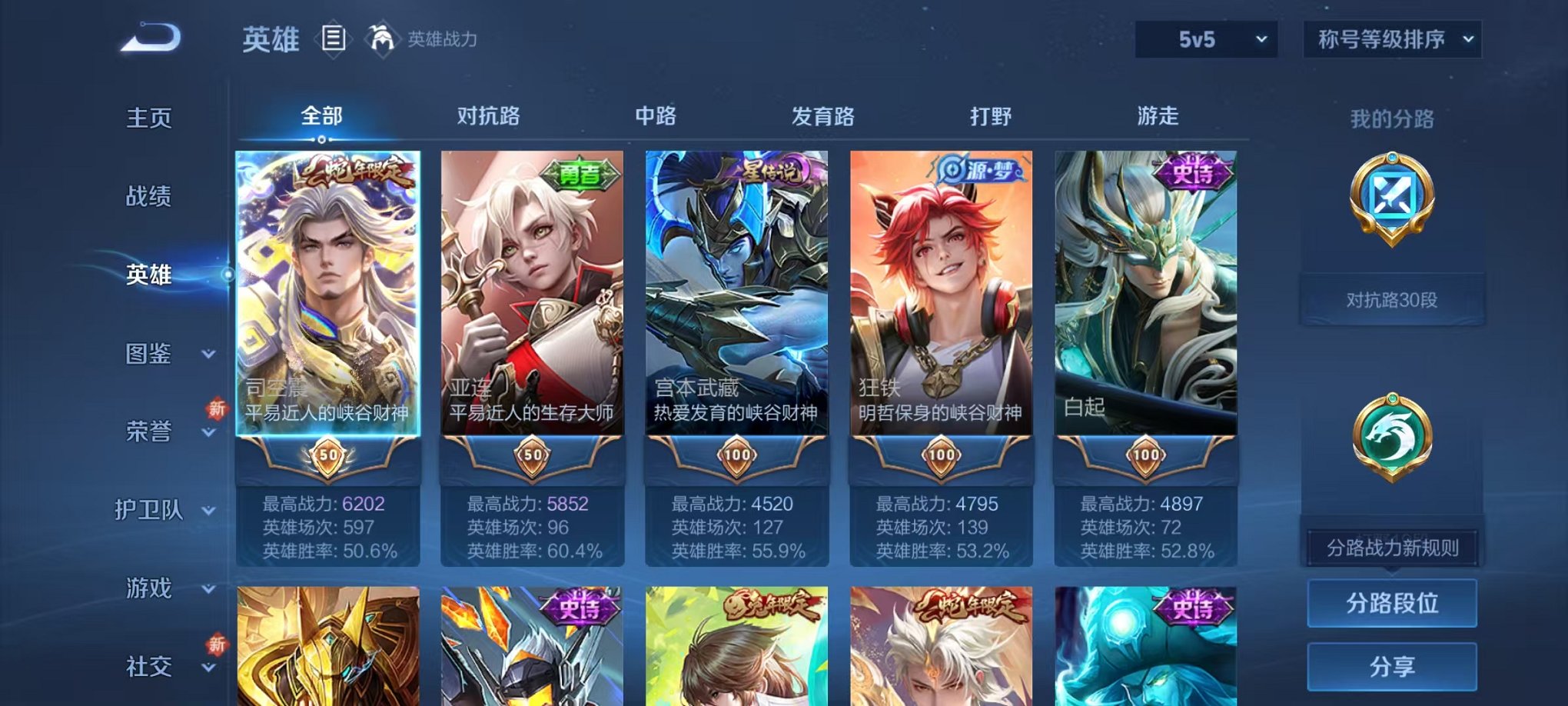Viewport: 1568px width, 706px height.
Task: Open the hero attributes list icon beside 英雄
Action: (334, 38)
